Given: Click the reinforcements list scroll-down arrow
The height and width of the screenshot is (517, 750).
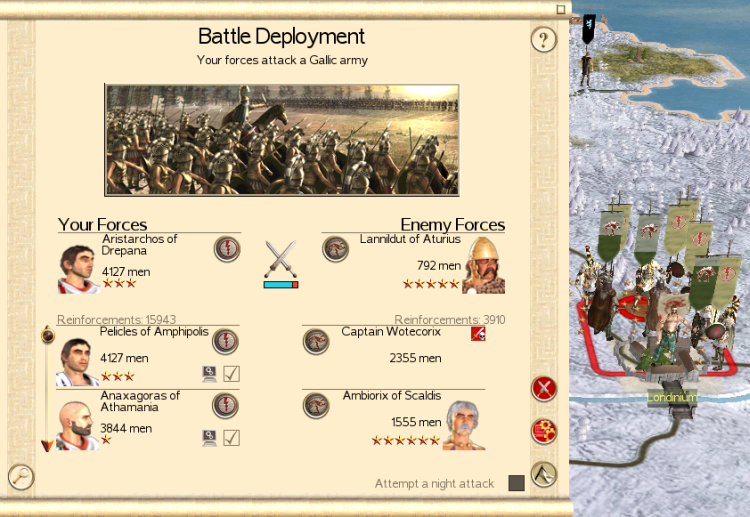Looking at the screenshot, I should click(x=46, y=445).
